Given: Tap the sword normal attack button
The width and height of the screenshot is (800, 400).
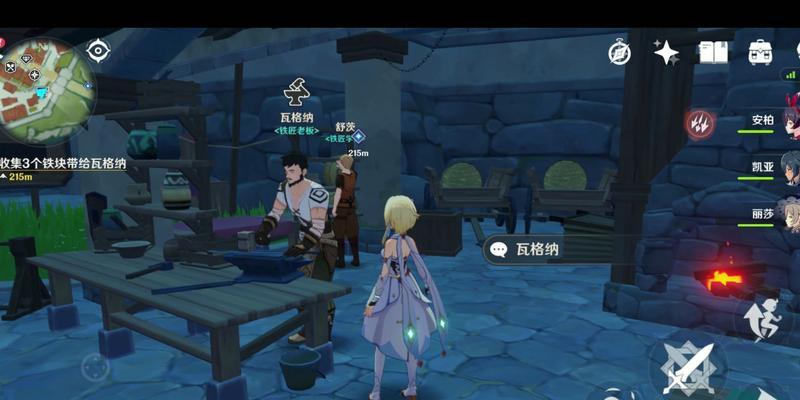Looking at the screenshot, I should pos(690,366).
